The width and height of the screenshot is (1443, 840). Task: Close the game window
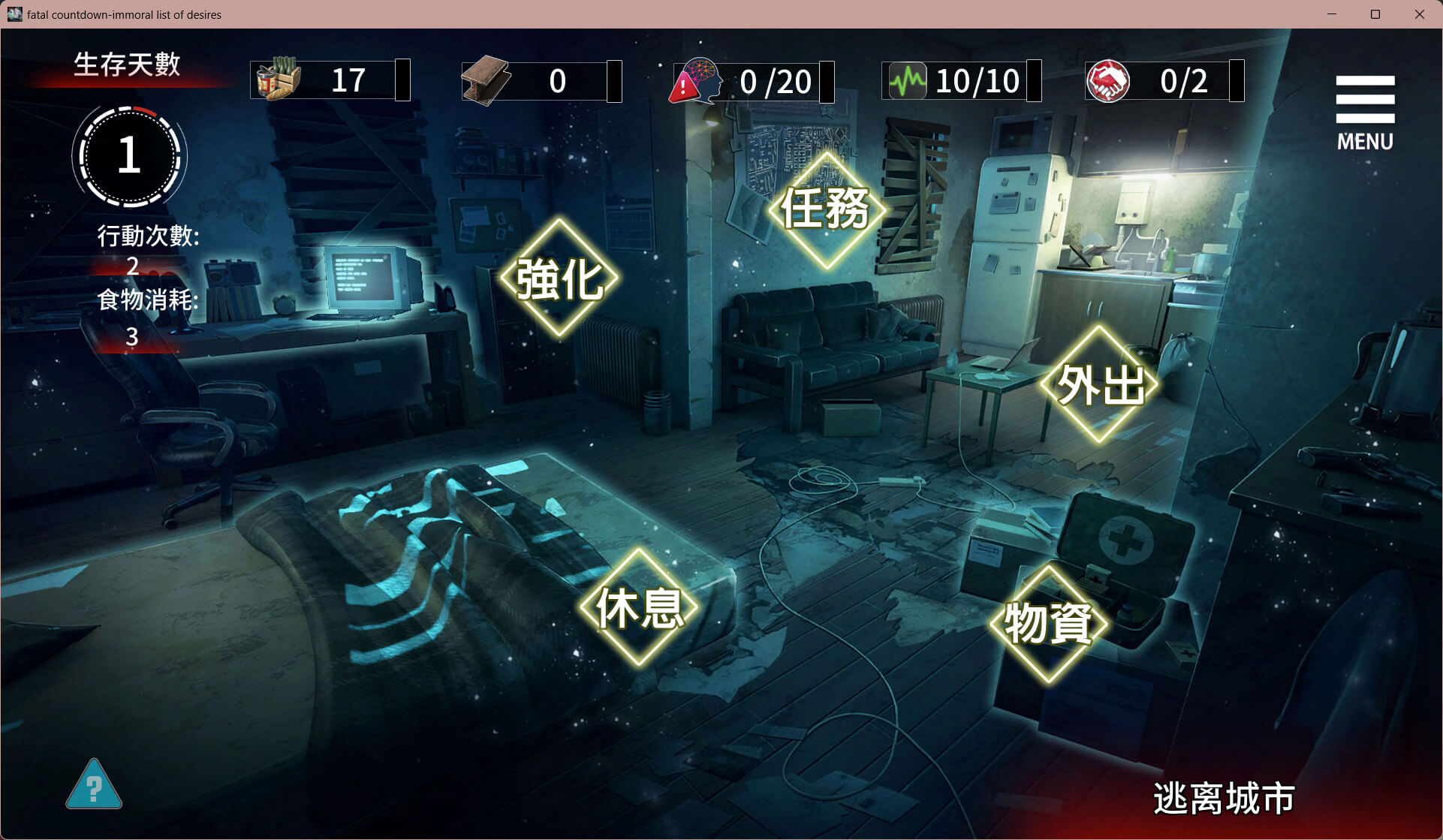tap(1419, 14)
